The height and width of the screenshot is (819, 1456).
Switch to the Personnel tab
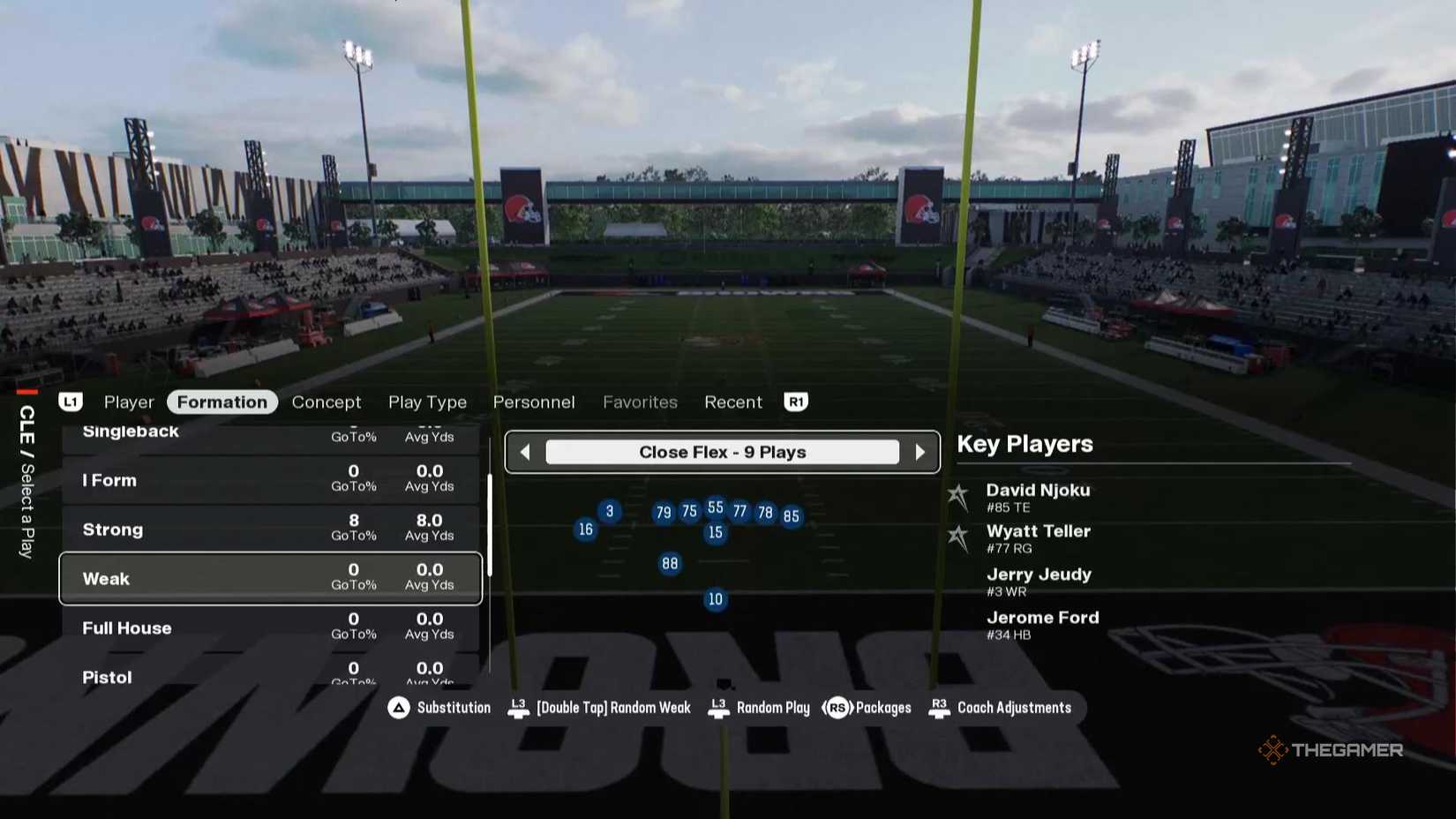coord(534,402)
